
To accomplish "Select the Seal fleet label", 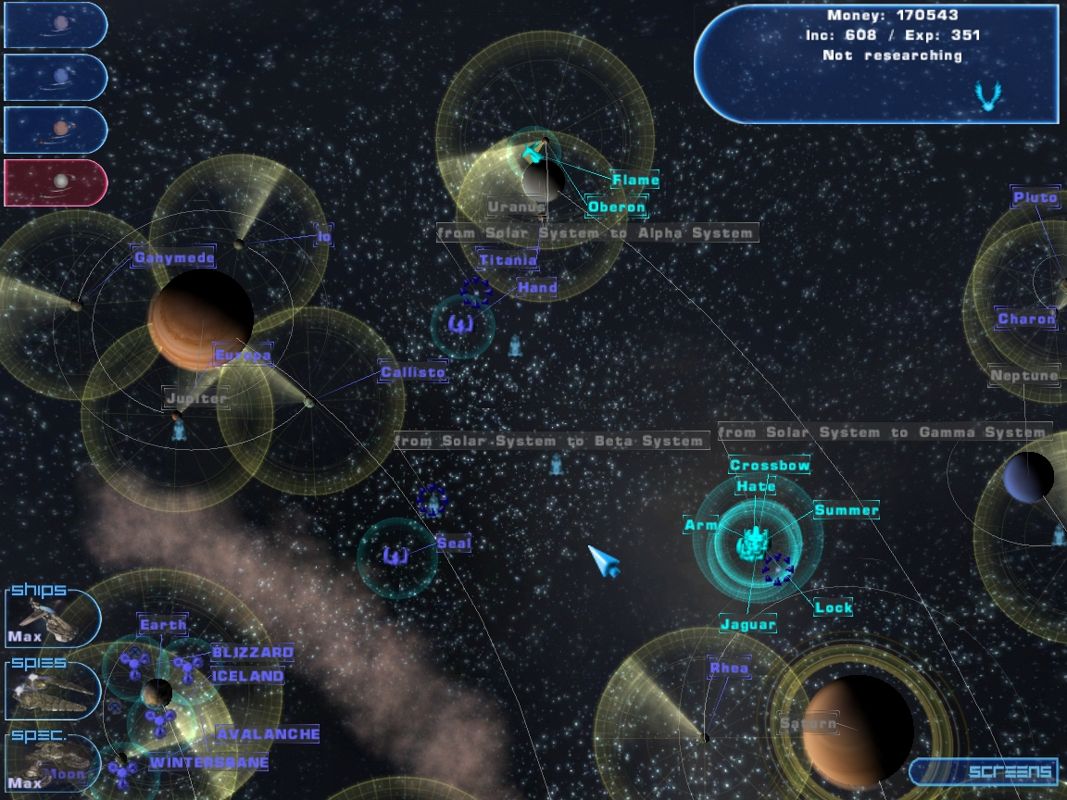I will tap(454, 543).
